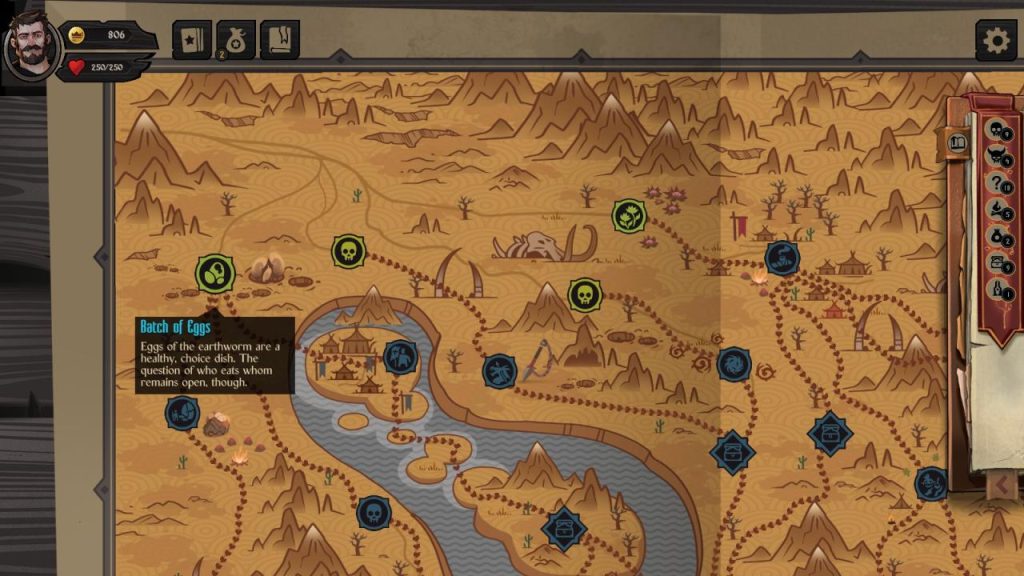
Task: Click the skull entry in the legend
Action: point(997,130)
